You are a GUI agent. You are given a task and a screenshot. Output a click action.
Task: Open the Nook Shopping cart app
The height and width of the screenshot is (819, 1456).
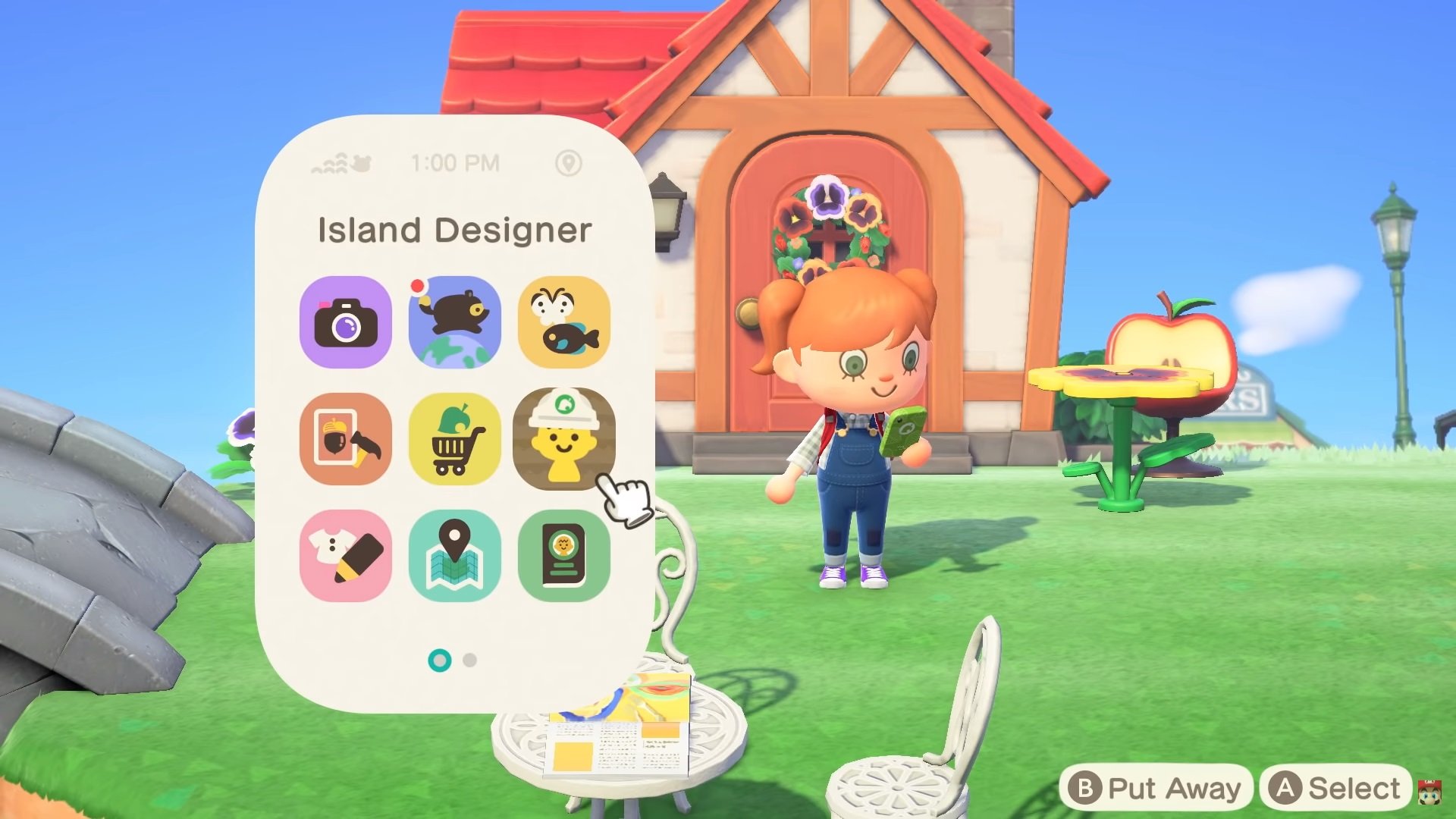tap(455, 438)
